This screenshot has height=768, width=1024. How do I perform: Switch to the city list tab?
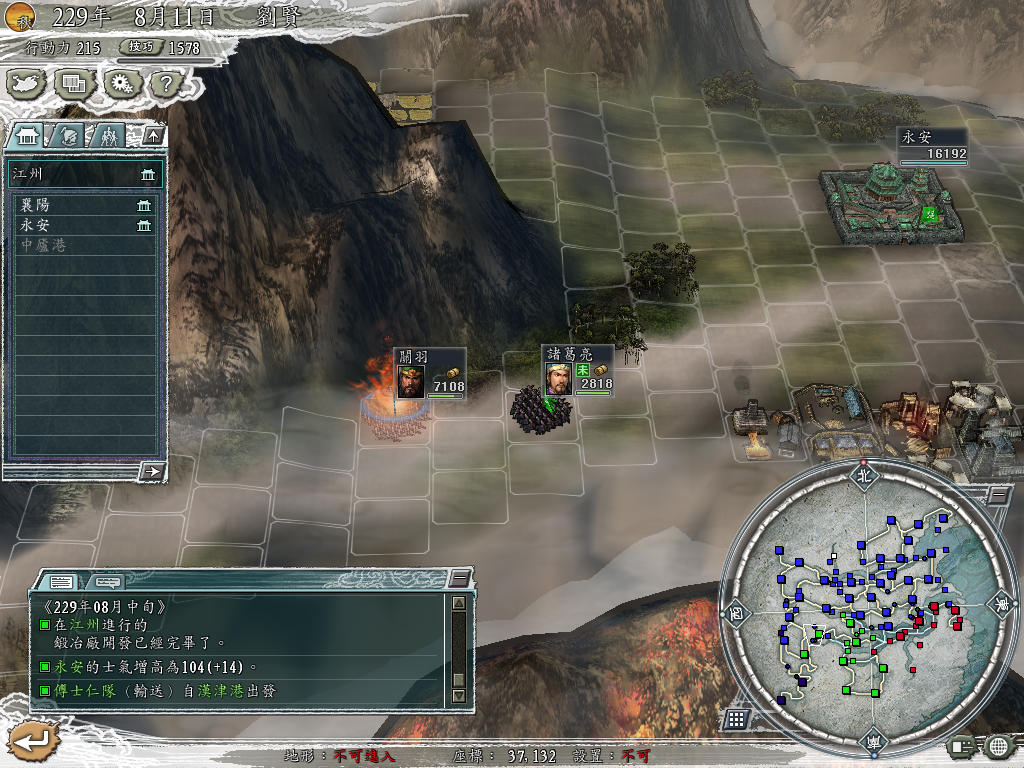click(27, 135)
